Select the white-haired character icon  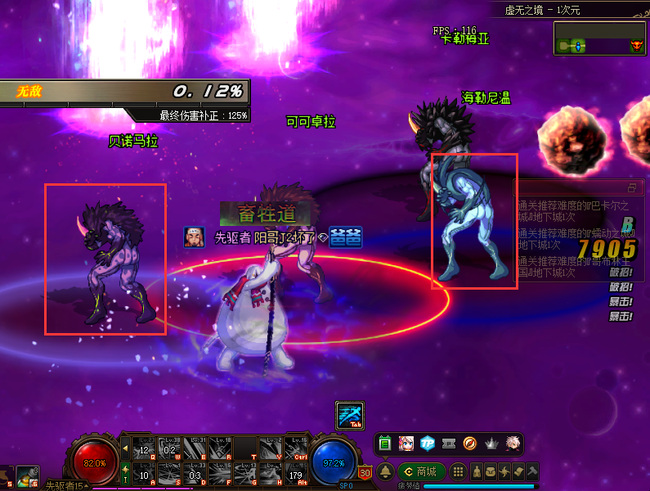click(x=511, y=443)
